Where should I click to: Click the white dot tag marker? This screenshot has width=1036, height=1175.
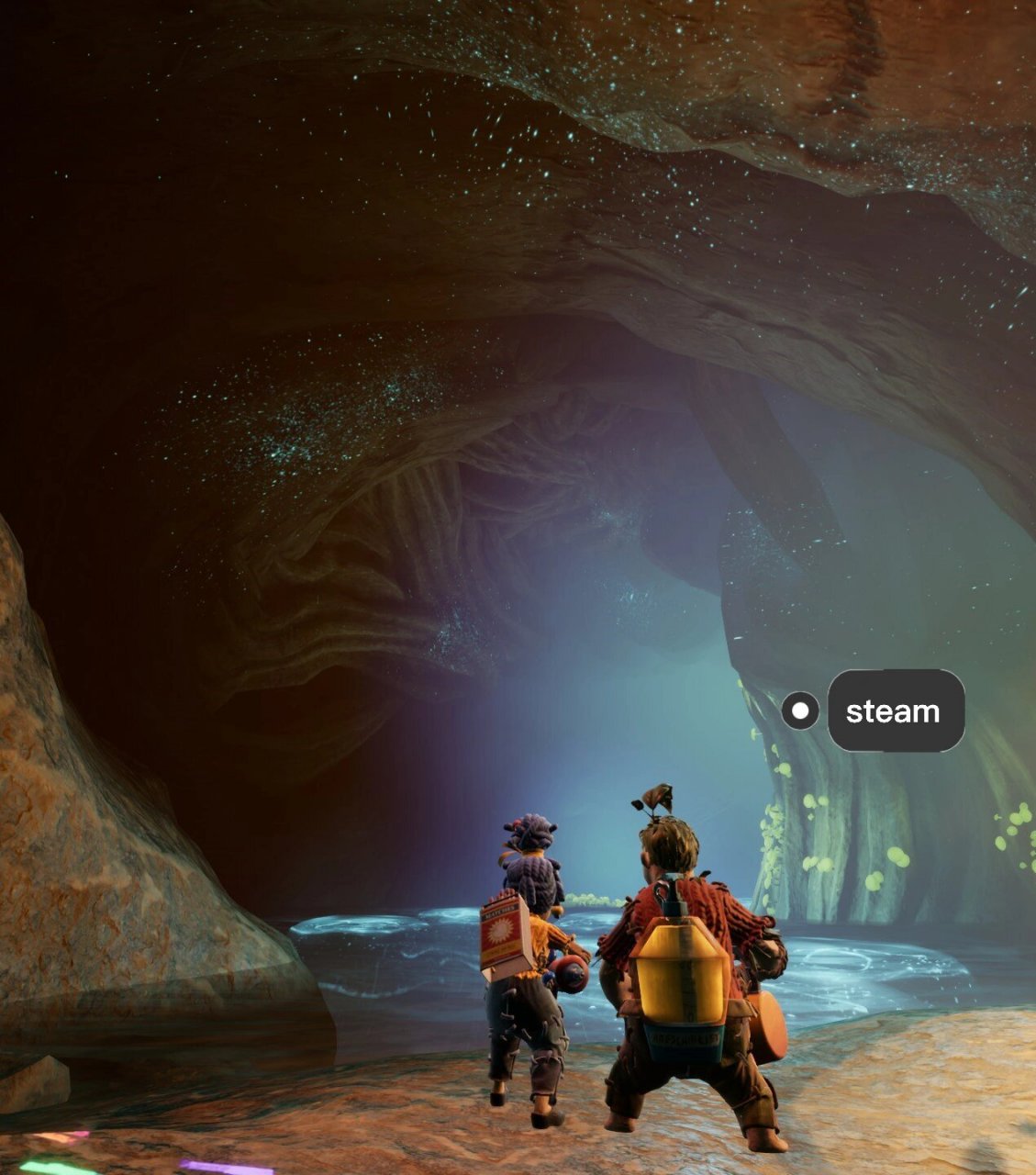[800, 711]
